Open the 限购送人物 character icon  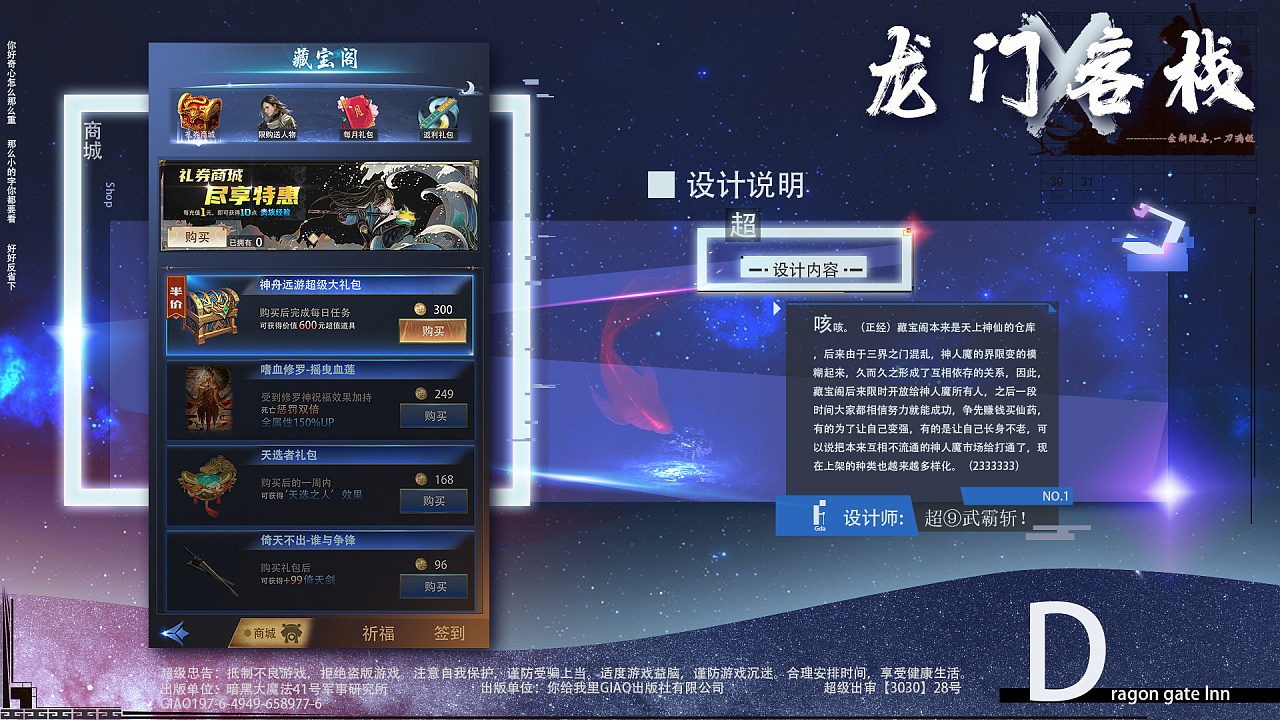tap(274, 111)
